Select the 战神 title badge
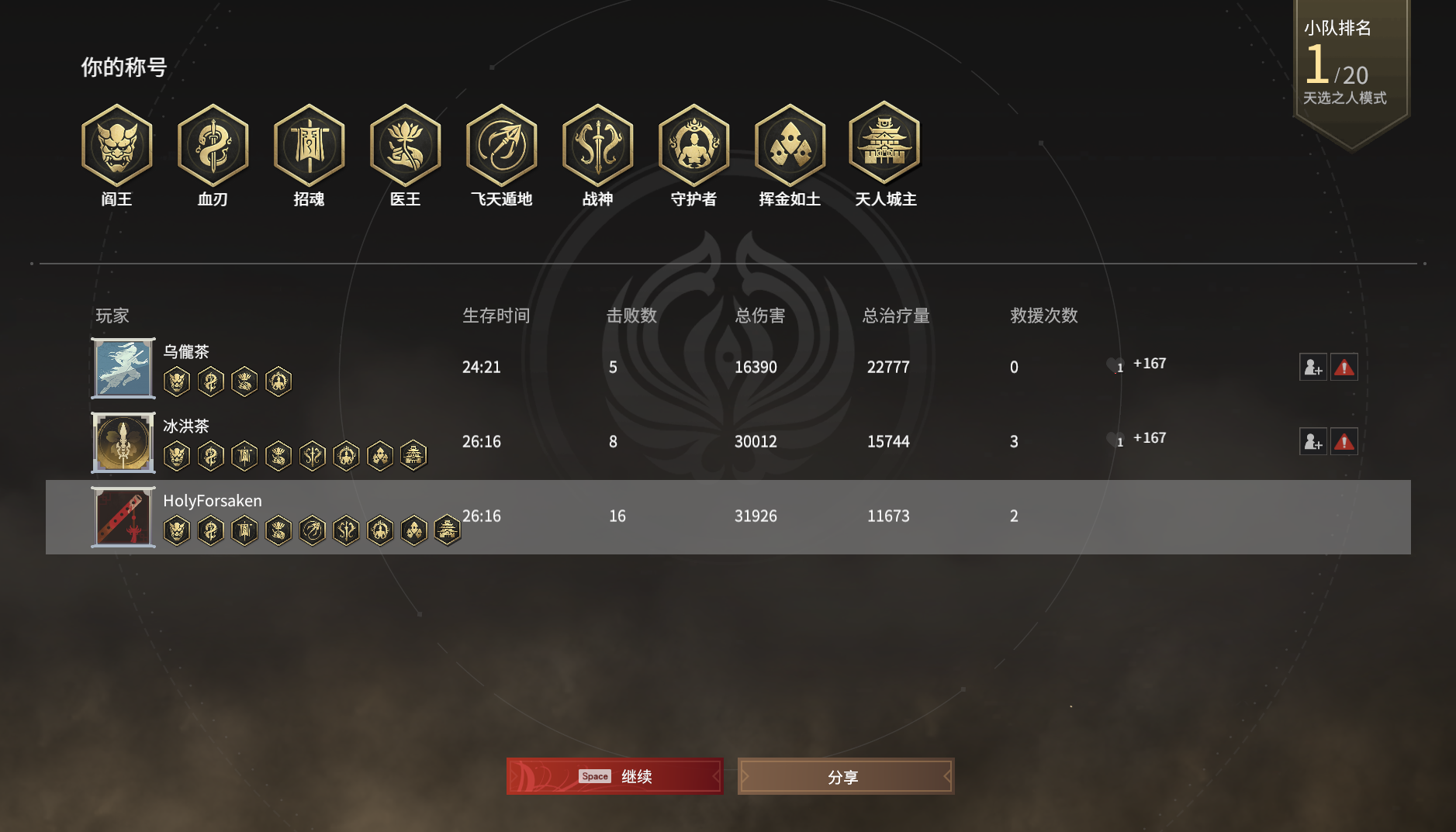Viewport: 1456px width, 832px height. pyautogui.click(x=597, y=146)
